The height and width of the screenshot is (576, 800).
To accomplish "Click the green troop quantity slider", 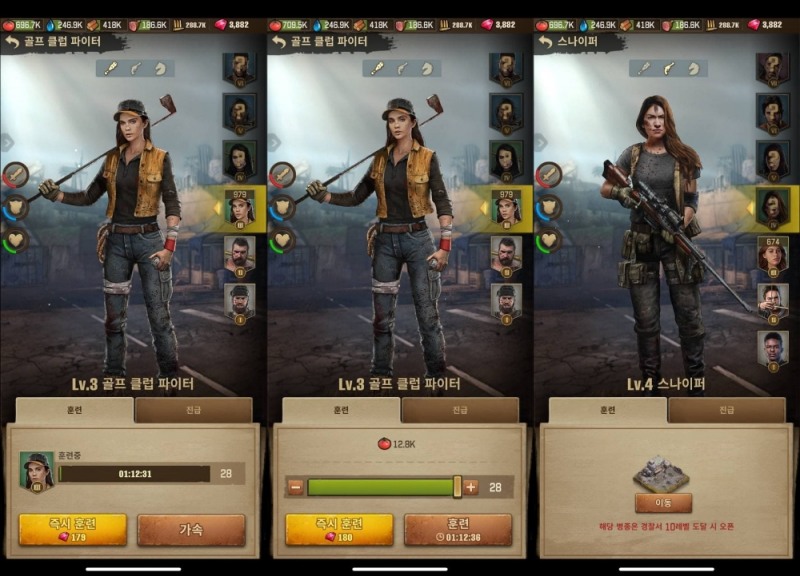I will coord(381,487).
